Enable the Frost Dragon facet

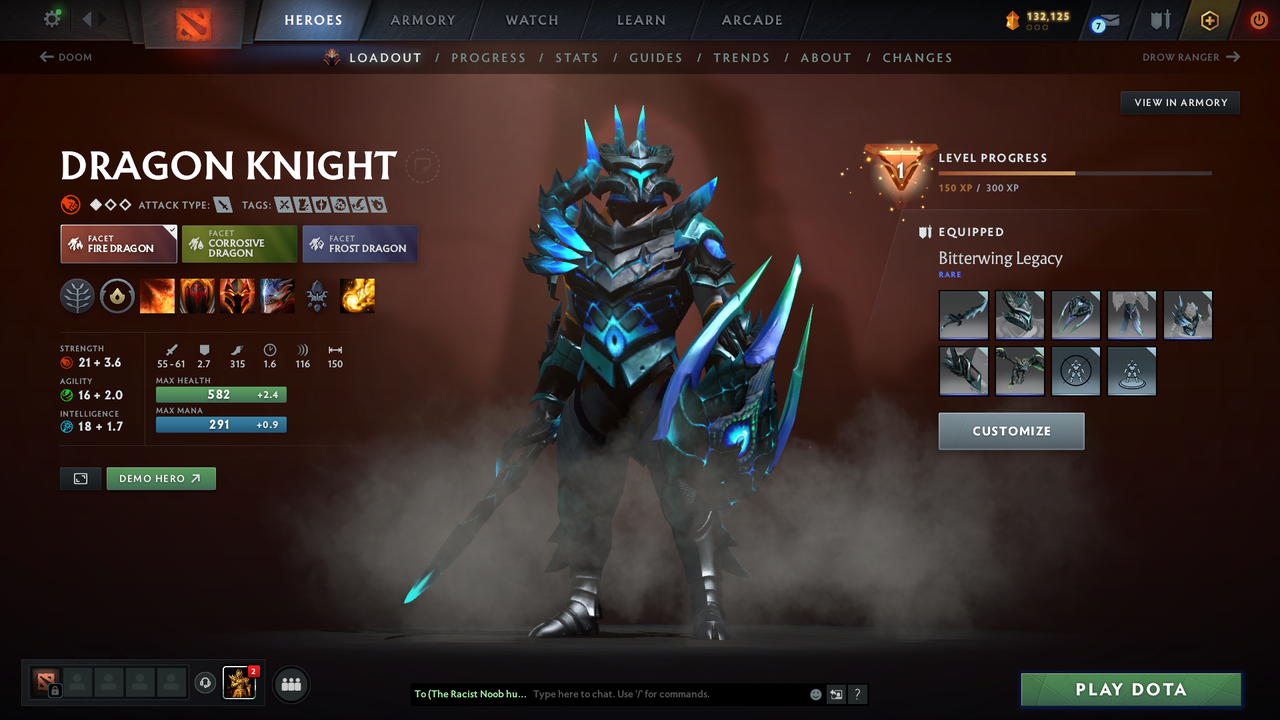tap(359, 244)
